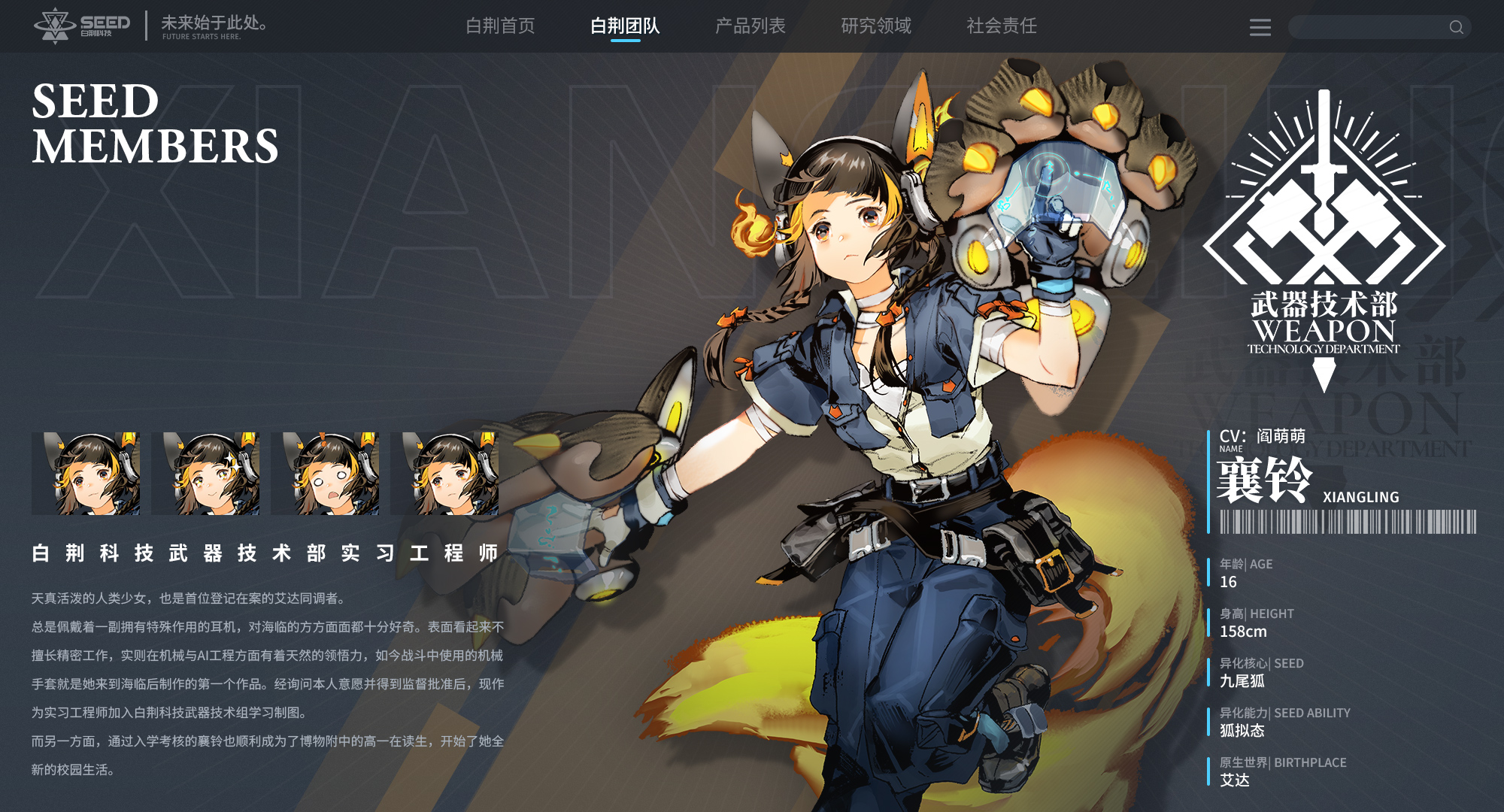Select the shocked expression thumbnail
Screen dimensions: 1504x812
tap(325, 474)
